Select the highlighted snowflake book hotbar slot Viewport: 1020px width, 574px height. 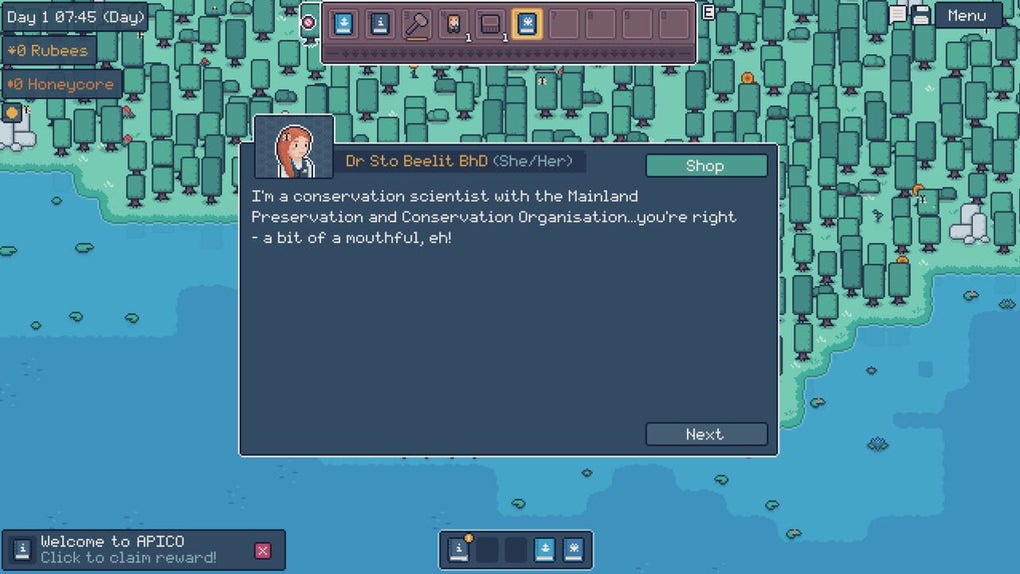pos(527,24)
